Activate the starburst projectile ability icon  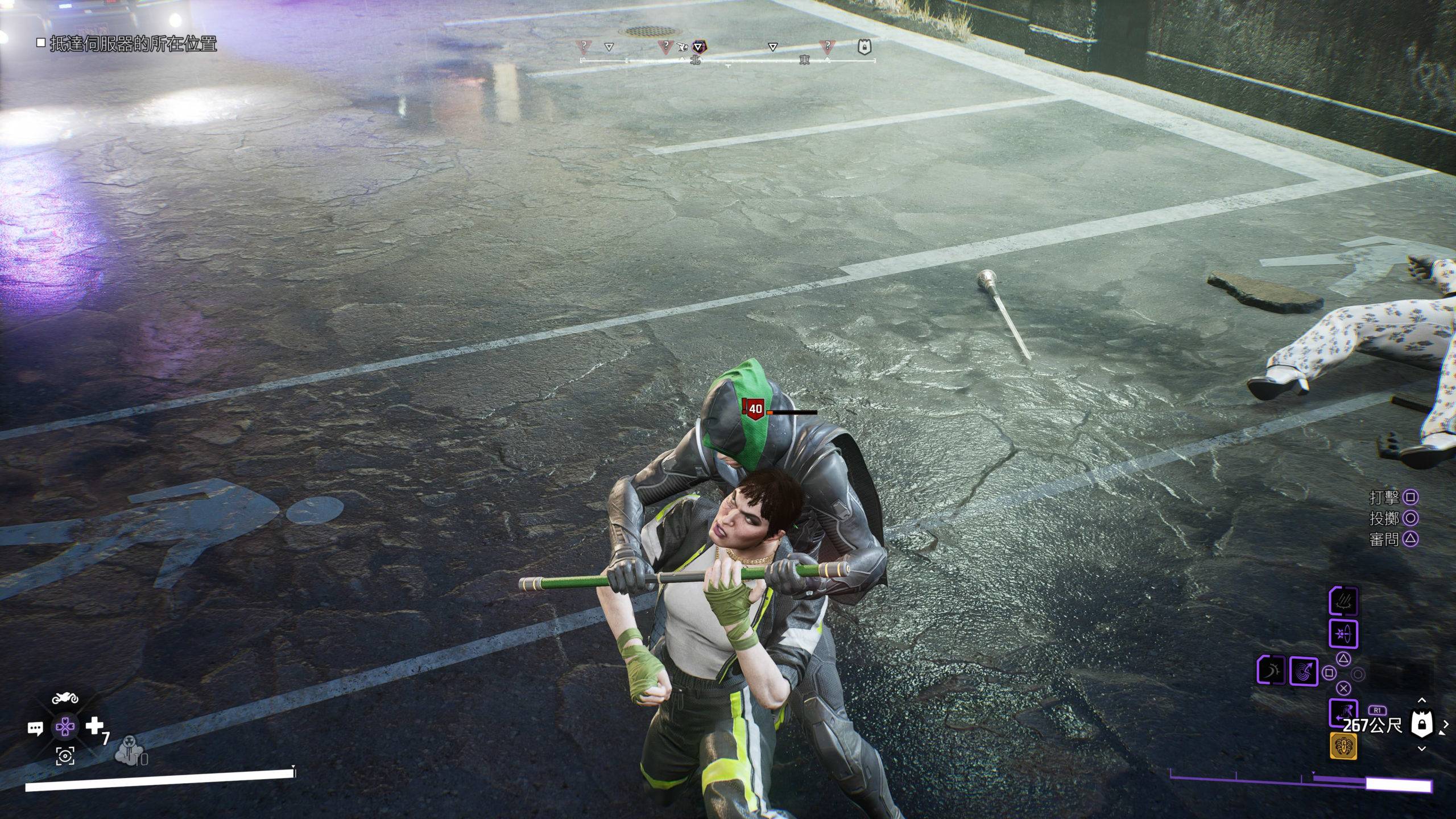[x=1343, y=634]
